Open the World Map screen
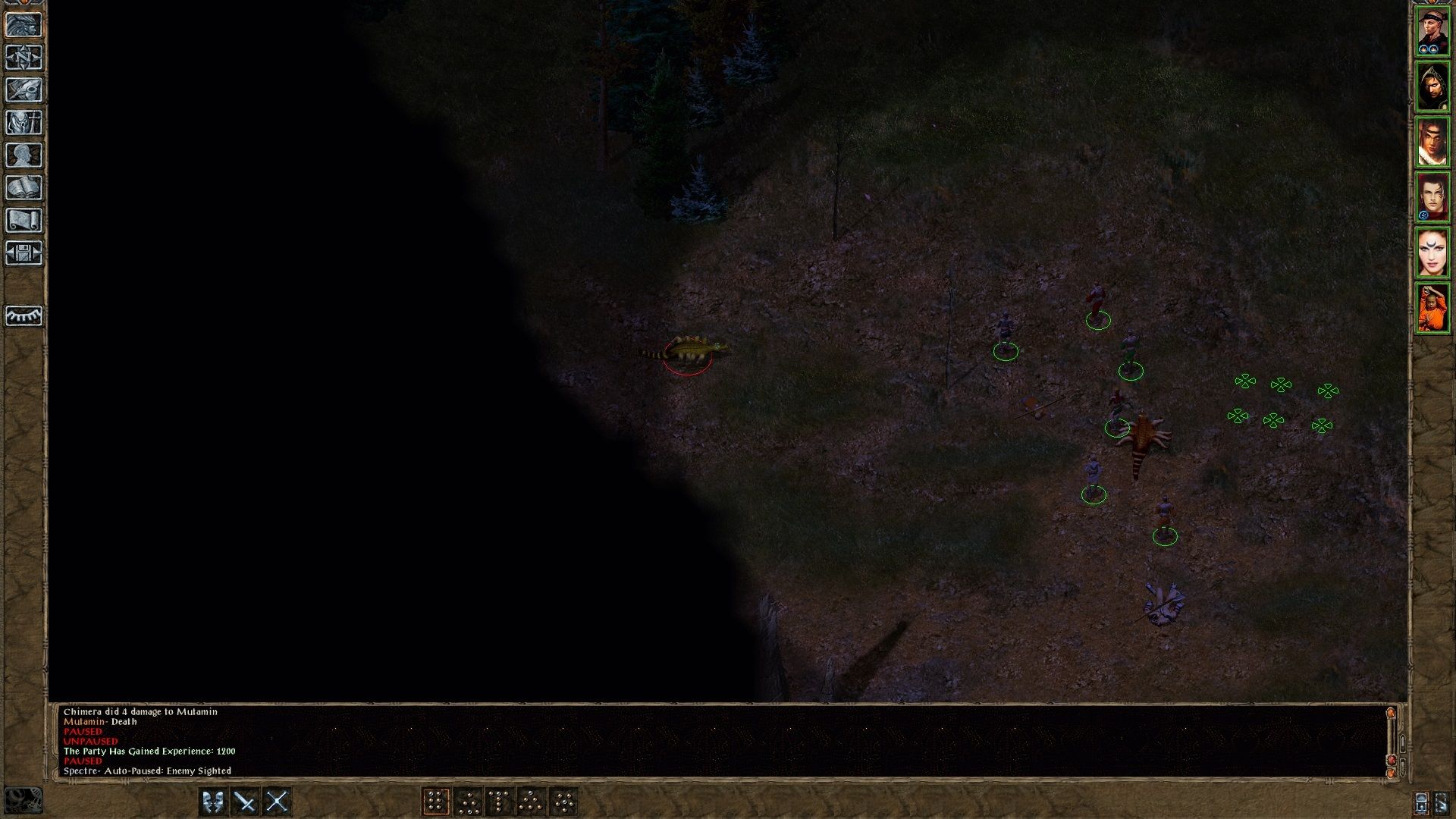 pyautogui.click(x=24, y=57)
